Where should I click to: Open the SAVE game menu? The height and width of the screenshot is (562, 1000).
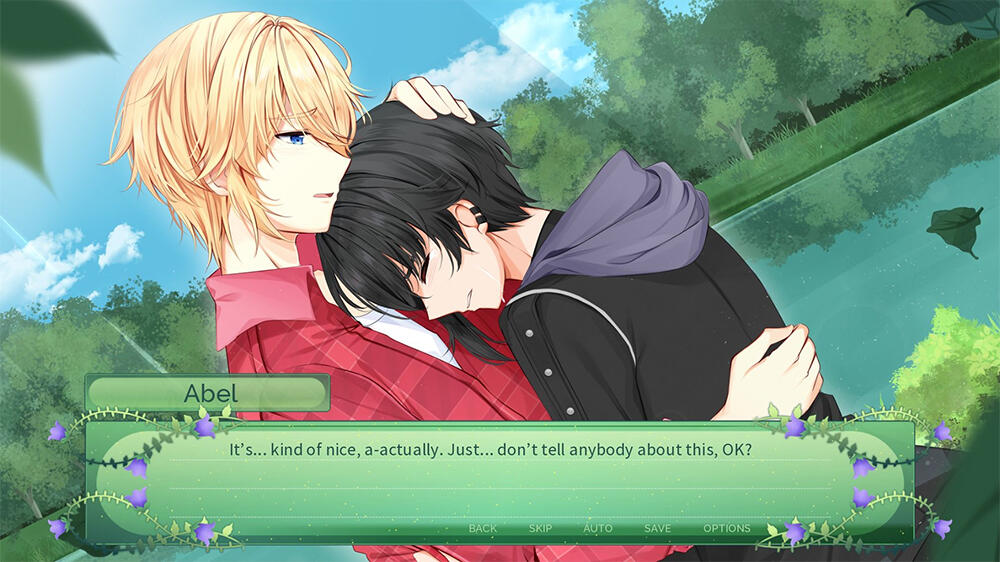pyautogui.click(x=657, y=528)
